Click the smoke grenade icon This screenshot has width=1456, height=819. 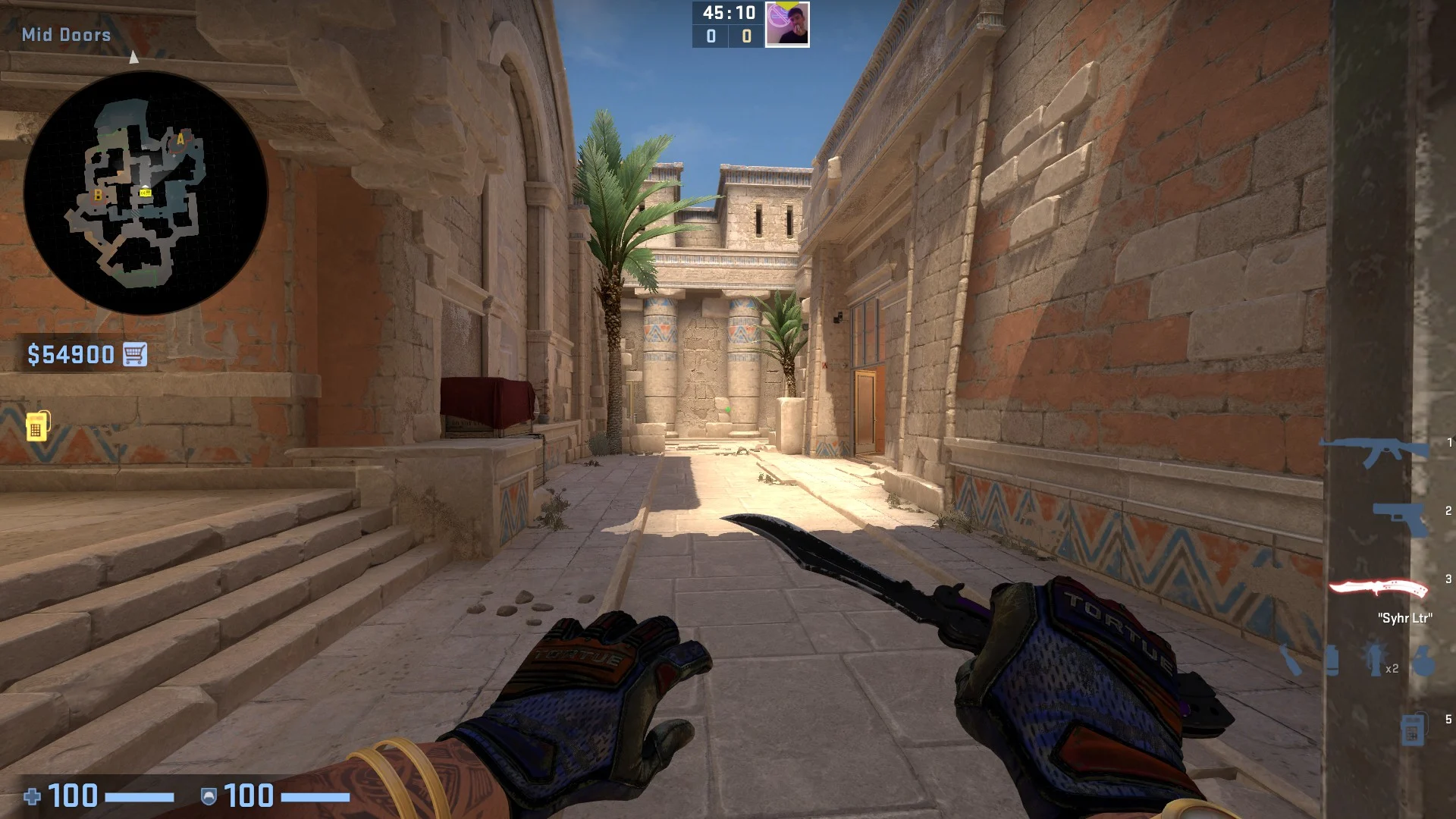coord(1332,662)
